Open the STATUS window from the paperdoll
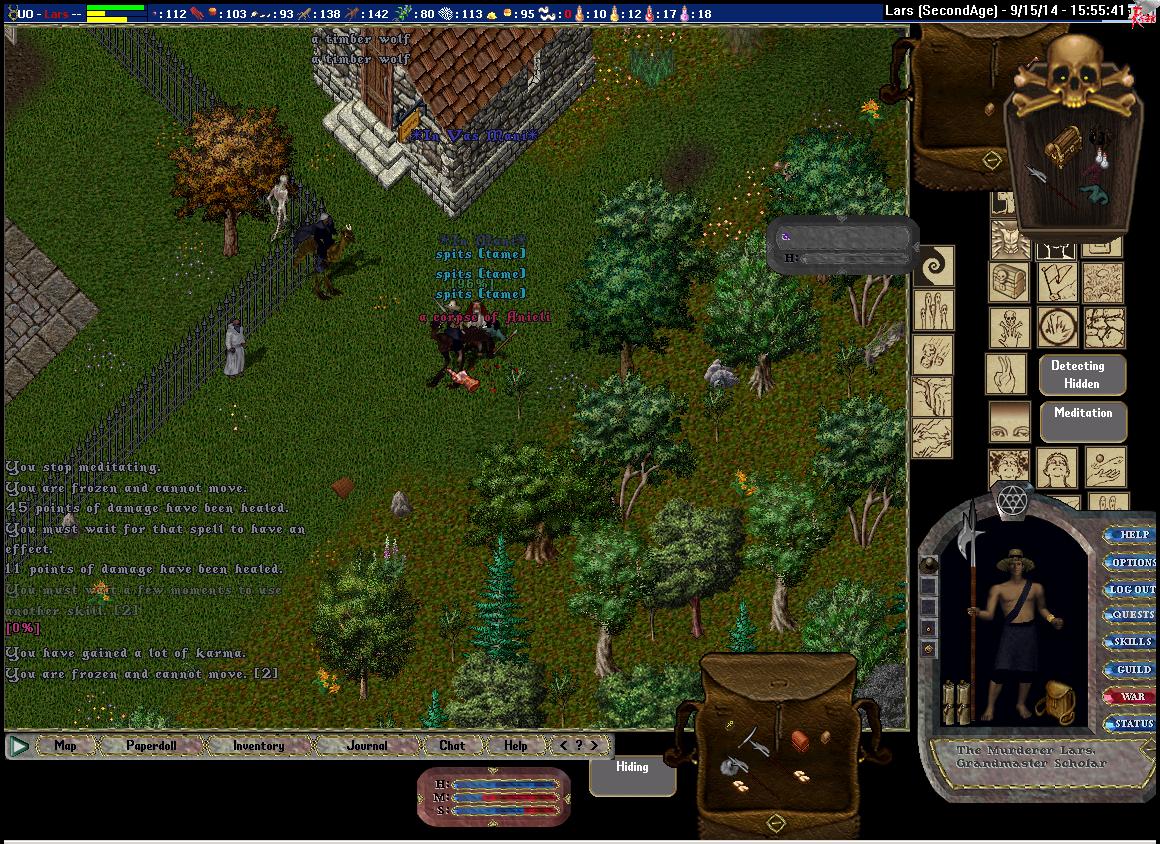The height and width of the screenshot is (844, 1160). pos(1132,723)
